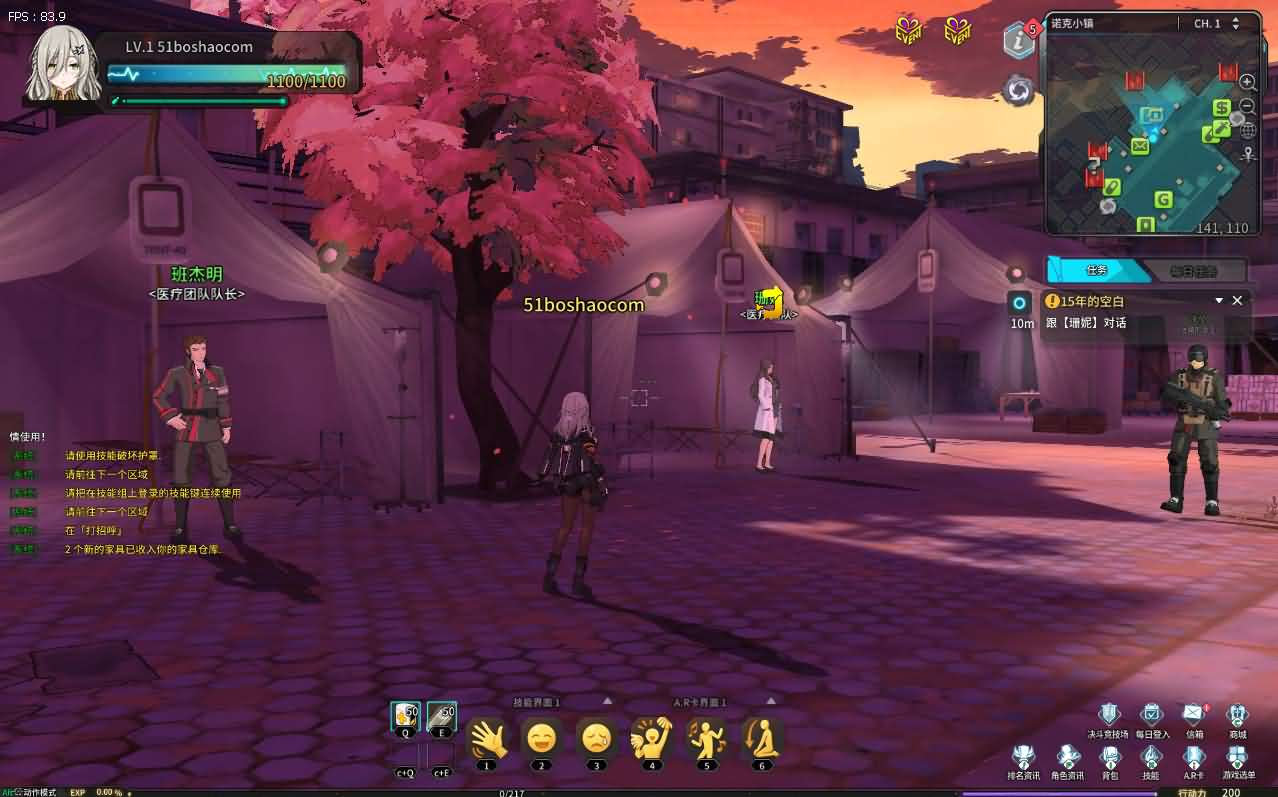Screen dimensions: 1278x797
Task: Open the 信箱 mailbox icon
Action: (x=1194, y=714)
